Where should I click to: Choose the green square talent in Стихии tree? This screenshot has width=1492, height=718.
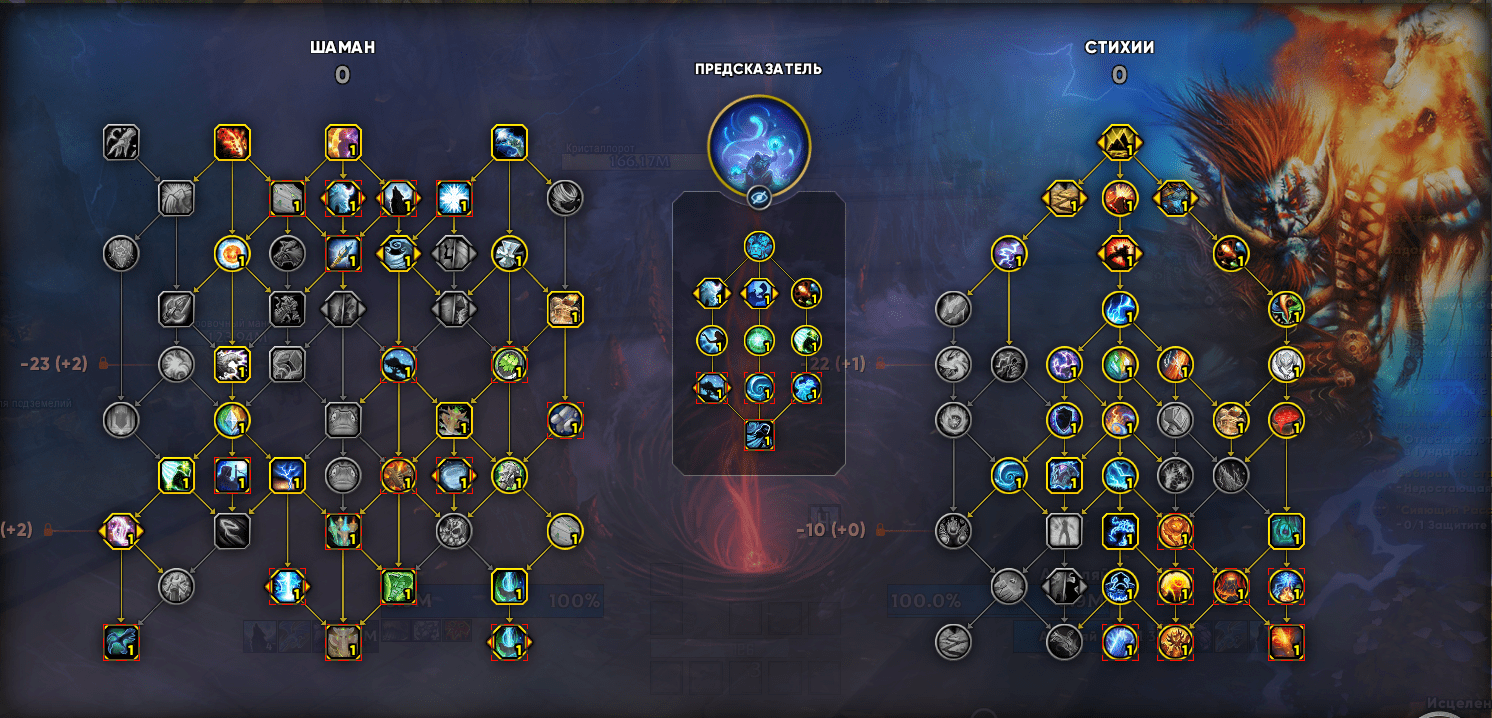coord(1286,531)
